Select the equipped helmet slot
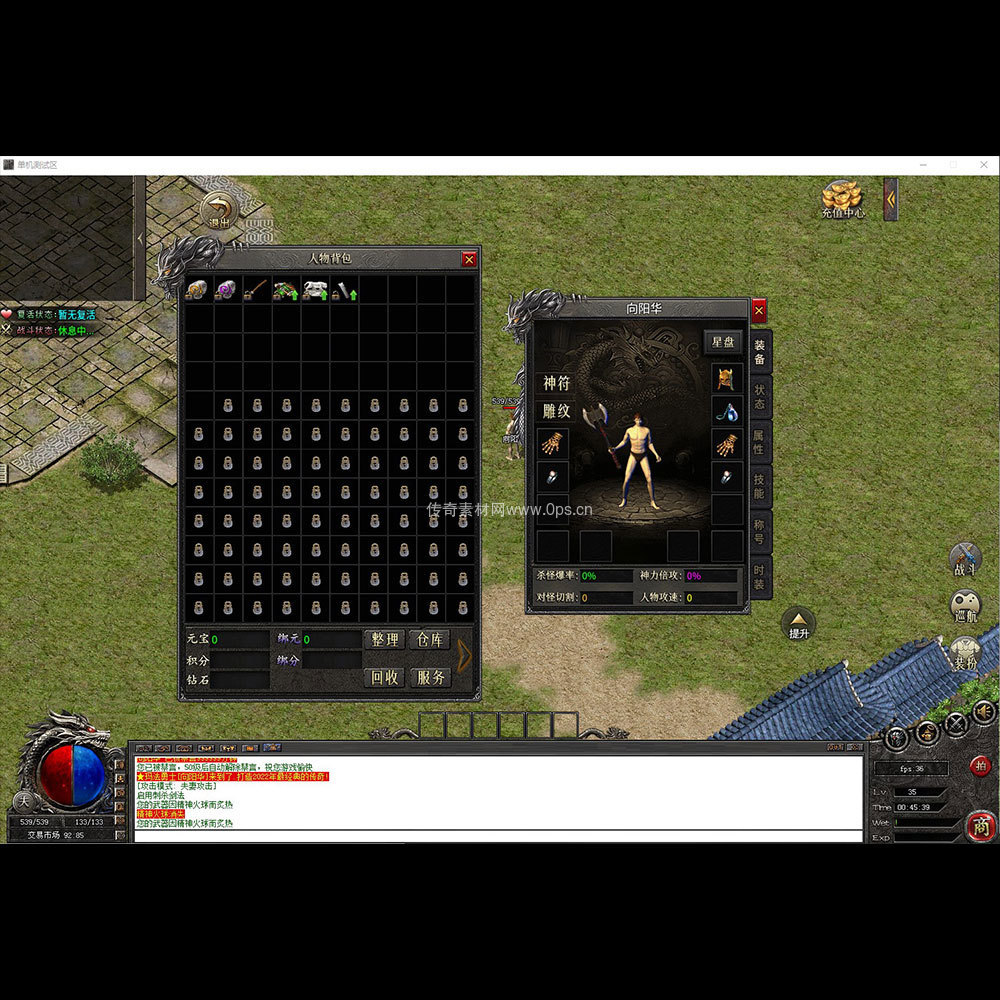This screenshot has height=1000, width=1000. pyautogui.click(x=726, y=379)
